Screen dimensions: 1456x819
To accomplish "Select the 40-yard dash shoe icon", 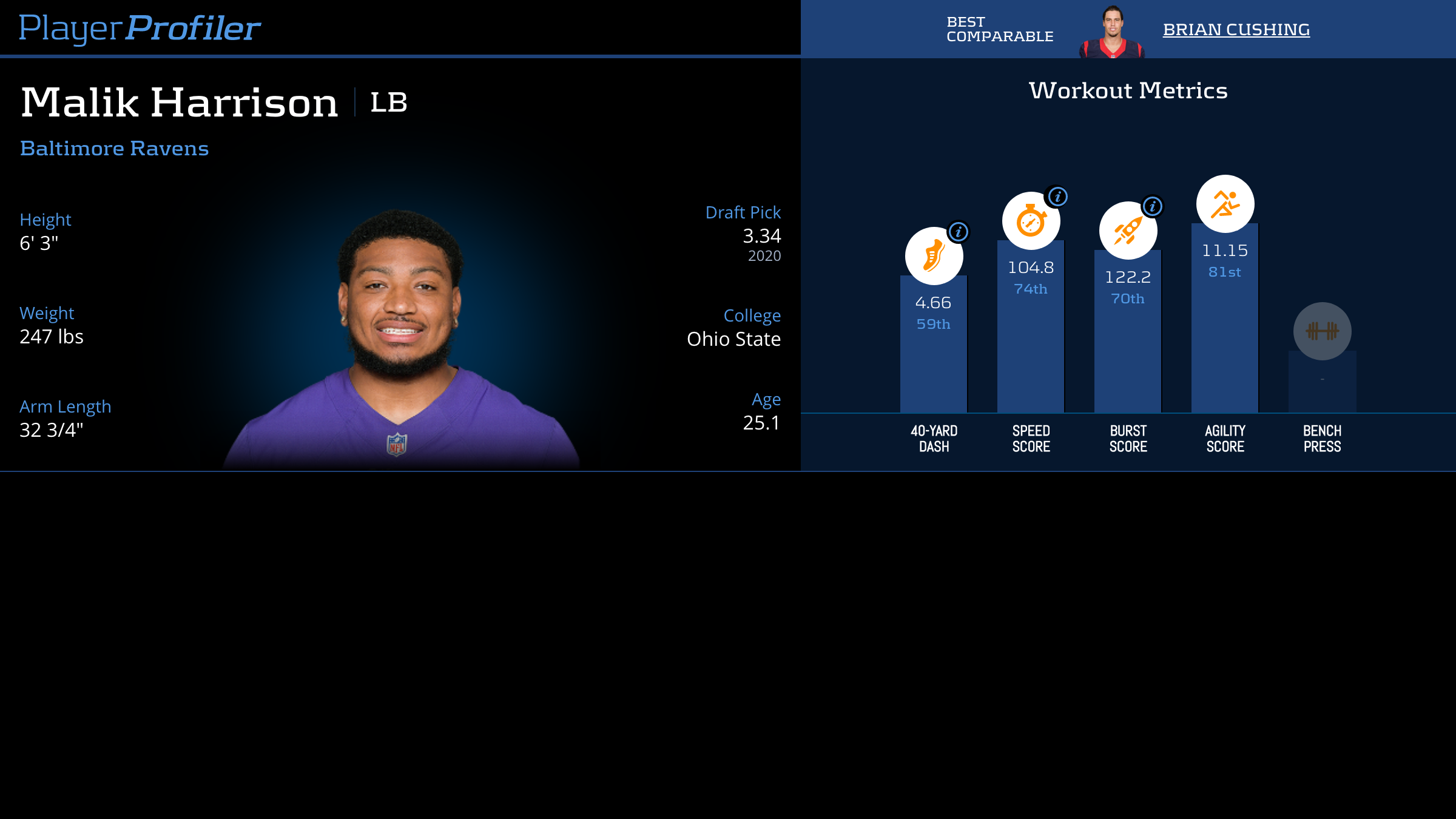I will click(x=933, y=256).
